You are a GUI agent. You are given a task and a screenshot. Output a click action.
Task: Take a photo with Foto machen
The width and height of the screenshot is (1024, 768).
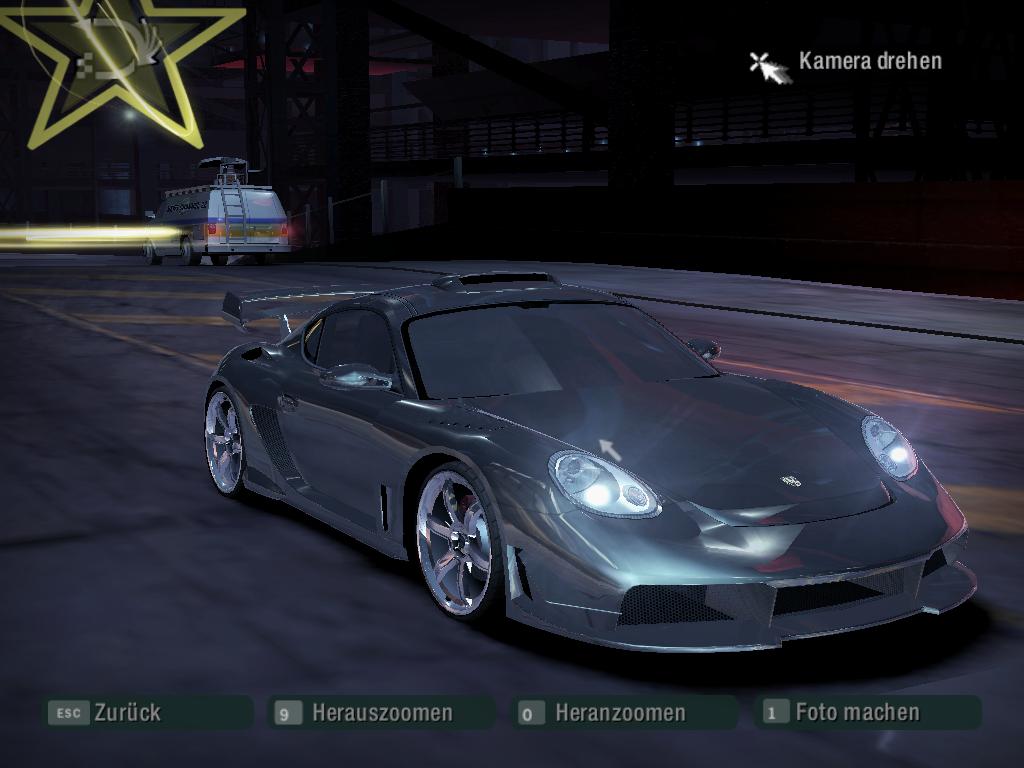click(856, 713)
